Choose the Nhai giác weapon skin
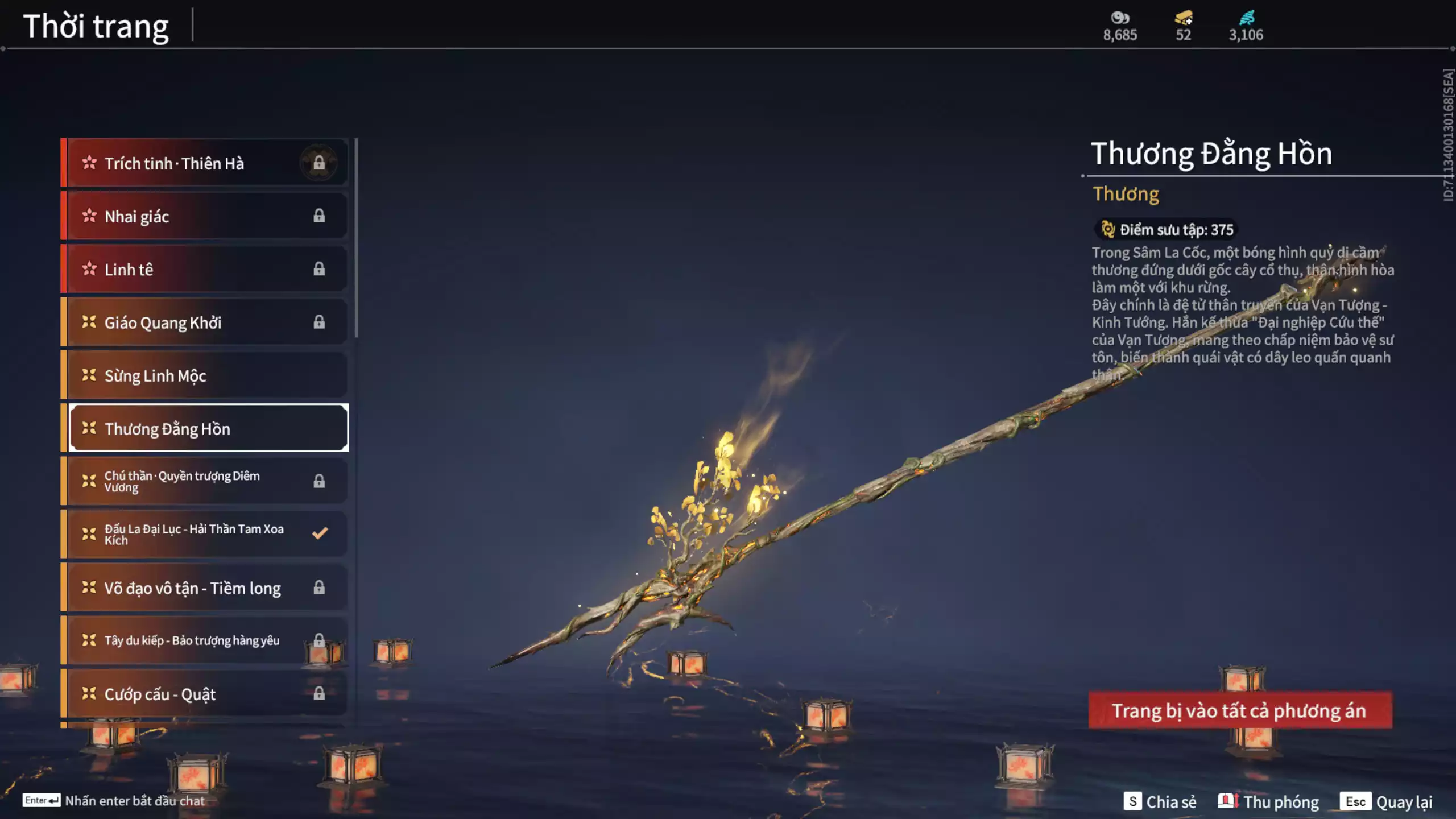Viewport: 1456px width, 819px height. pos(205,216)
